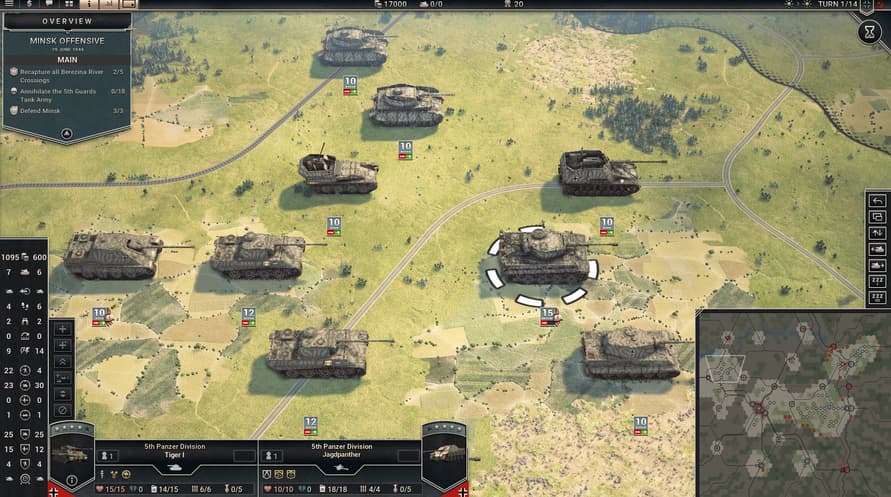The height and width of the screenshot is (497, 891).
Task: Select the Recapture Berezina River Crossings objective
Action: pos(58,75)
